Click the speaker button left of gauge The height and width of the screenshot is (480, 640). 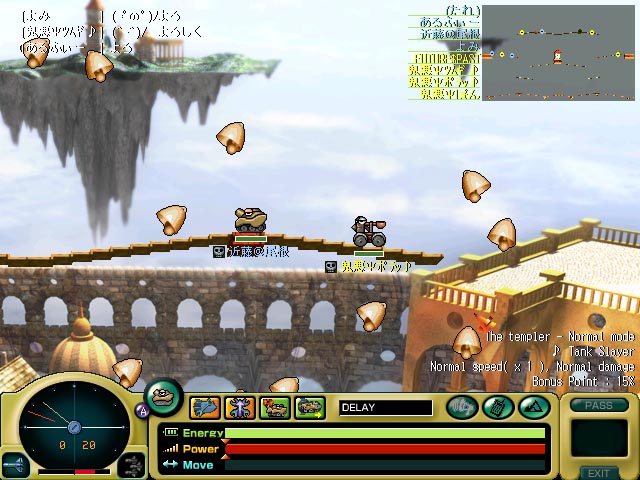click(x=16, y=465)
